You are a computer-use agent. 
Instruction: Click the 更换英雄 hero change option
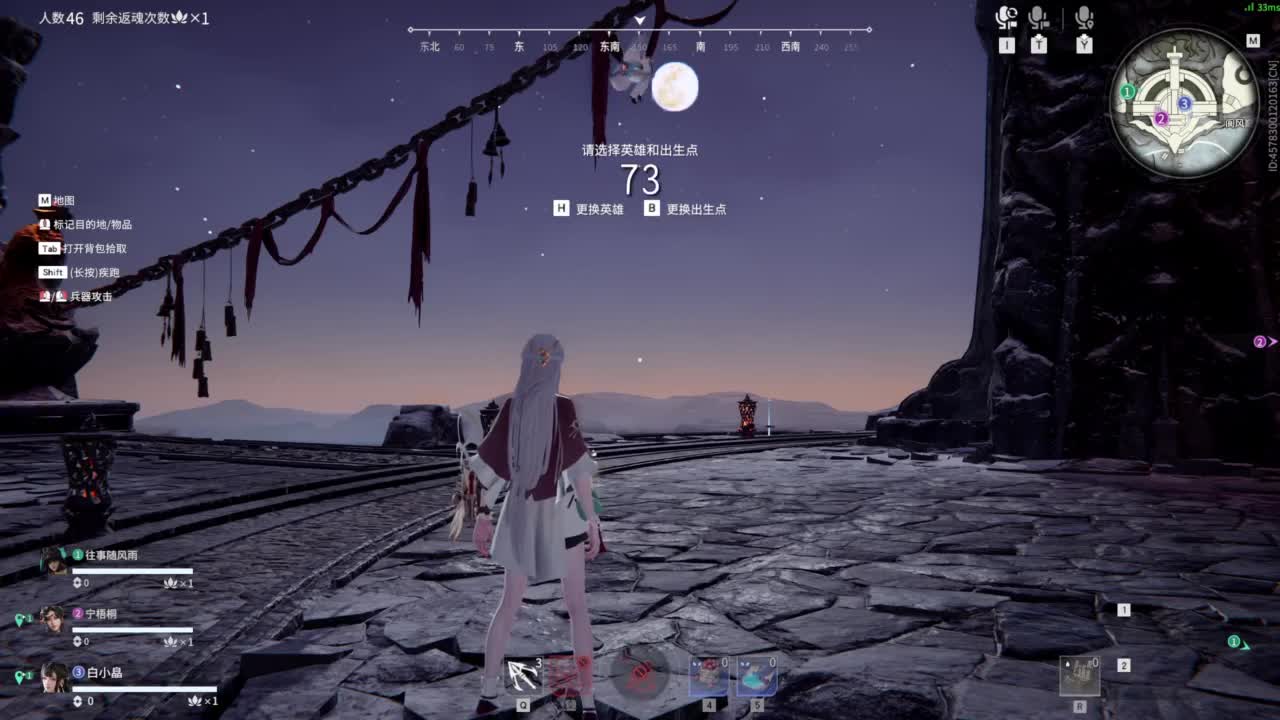pyautogui.click(x=601, y=208)
